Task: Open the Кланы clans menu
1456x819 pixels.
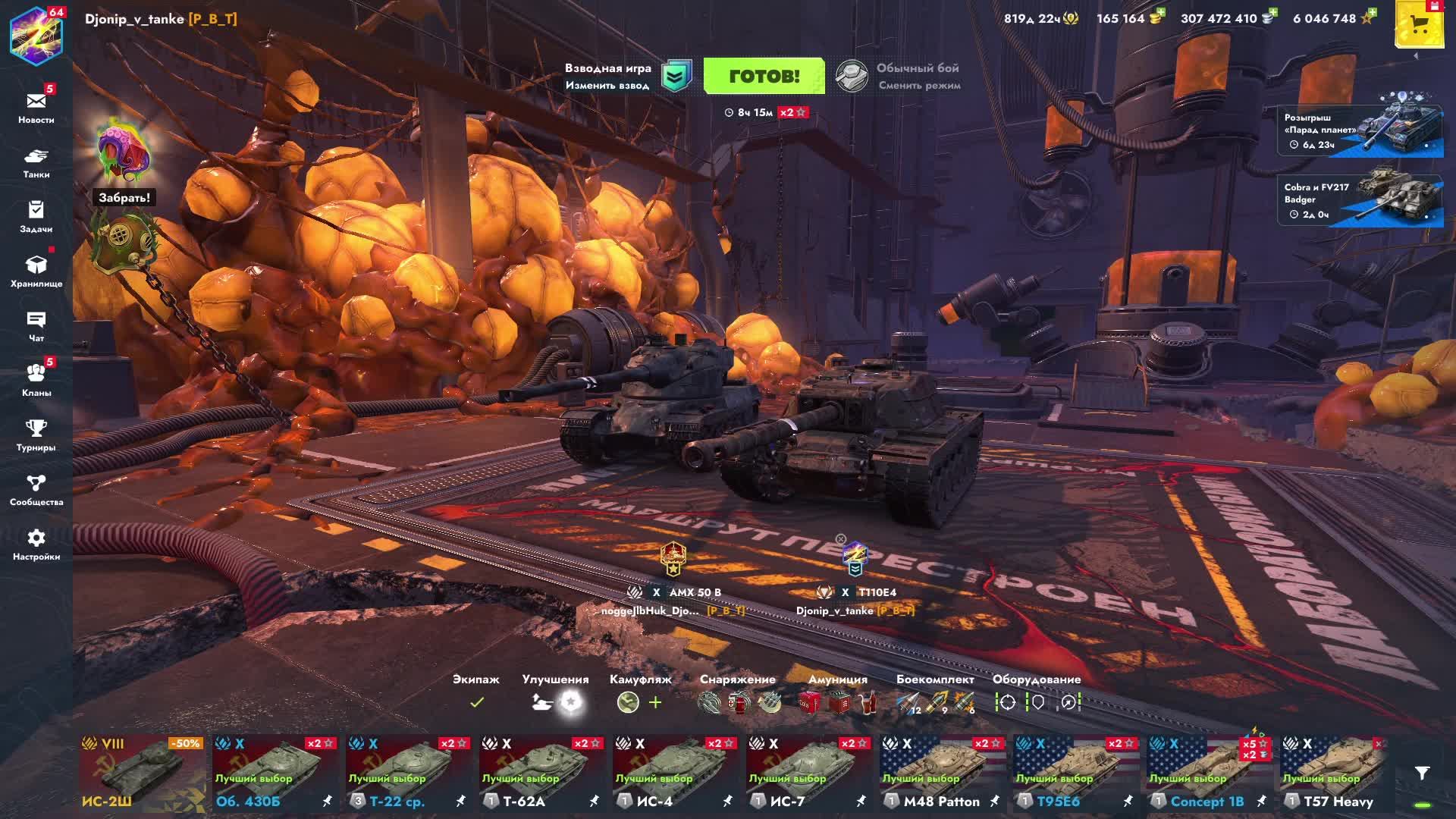Action: [x=36, y=380]
